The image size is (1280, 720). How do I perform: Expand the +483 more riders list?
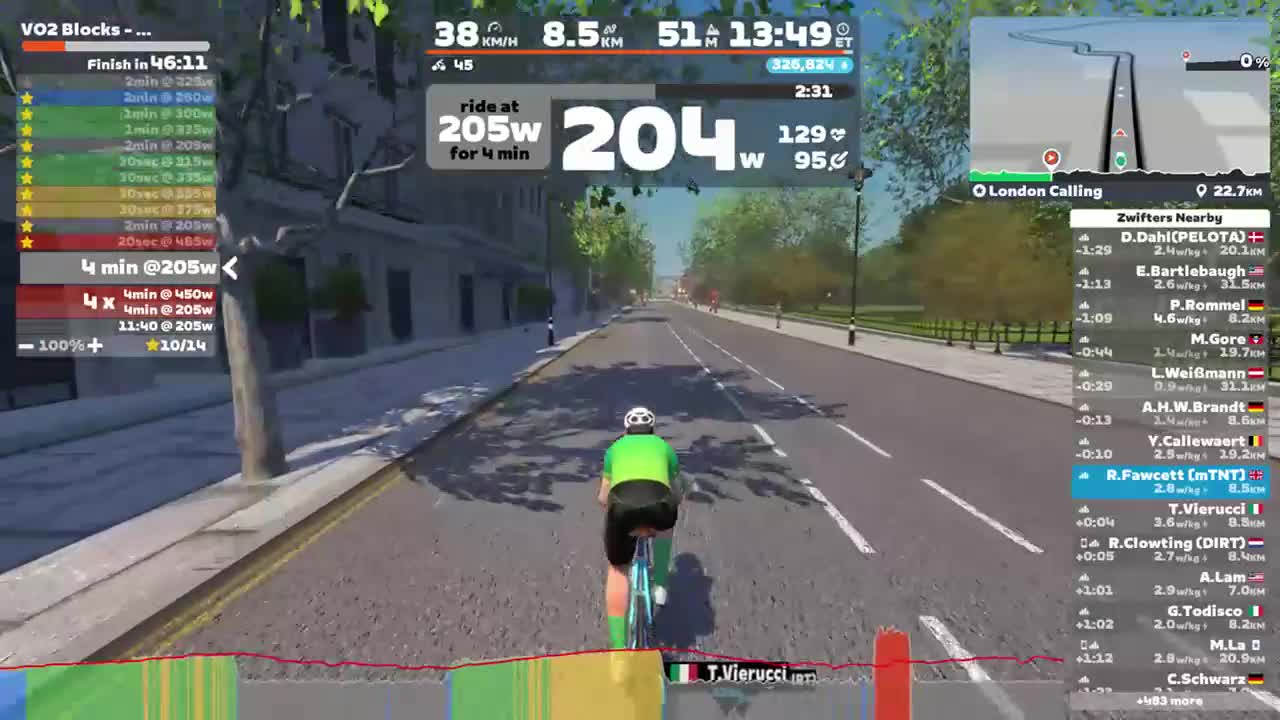click(x=1170, y=701)
